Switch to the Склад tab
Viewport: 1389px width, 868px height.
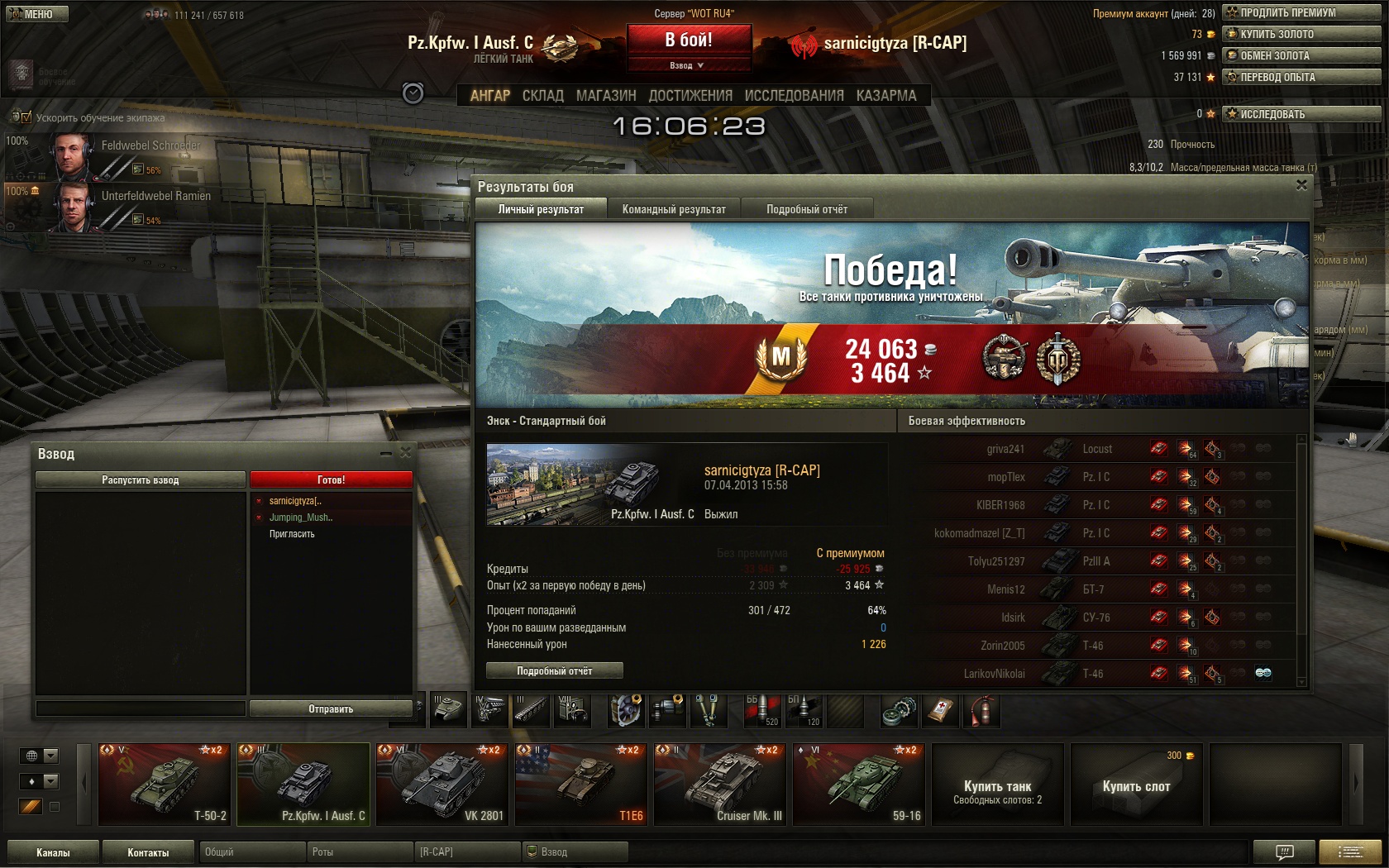(x=542, y=96)
